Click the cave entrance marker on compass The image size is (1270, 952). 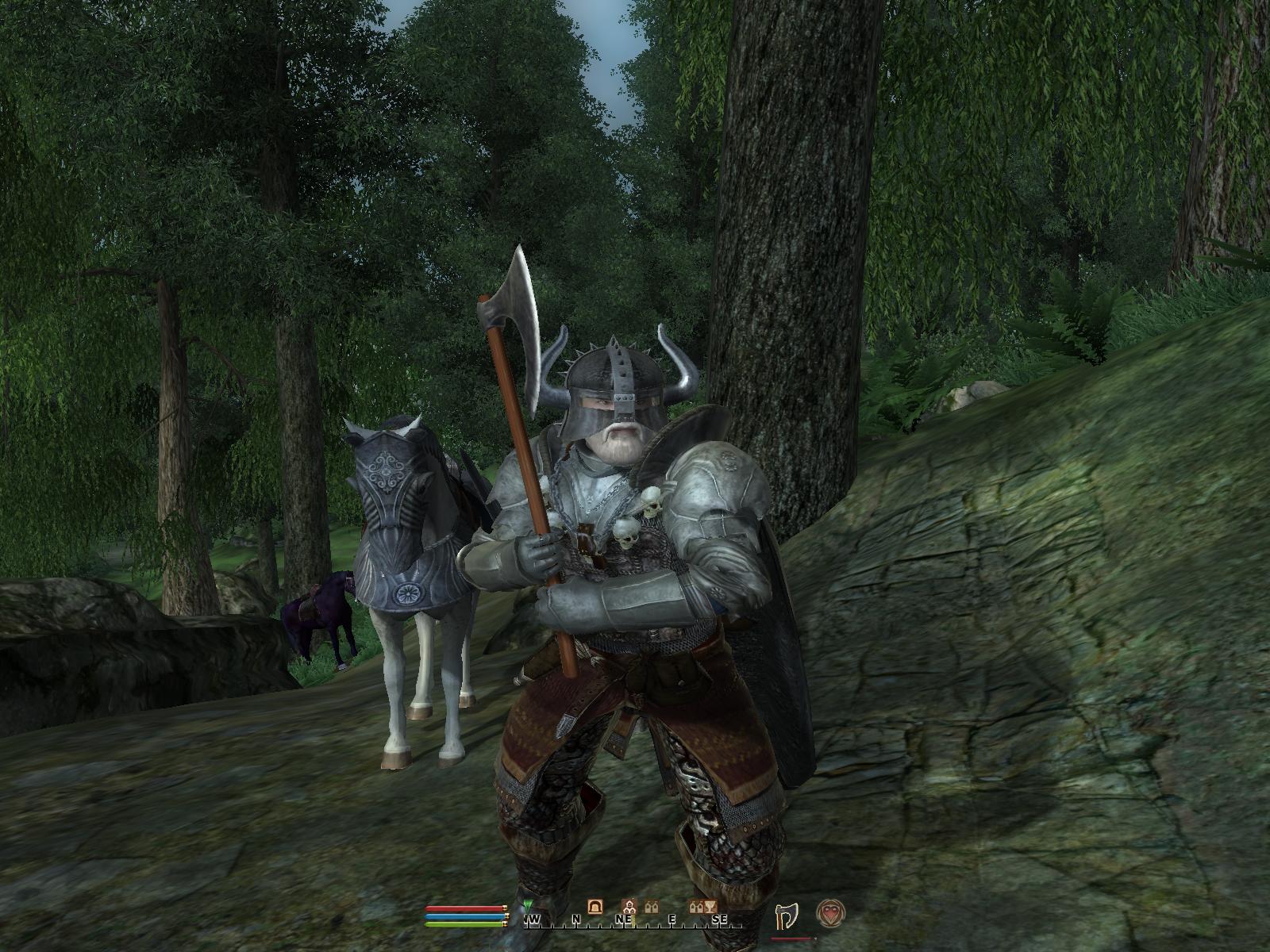595,905
